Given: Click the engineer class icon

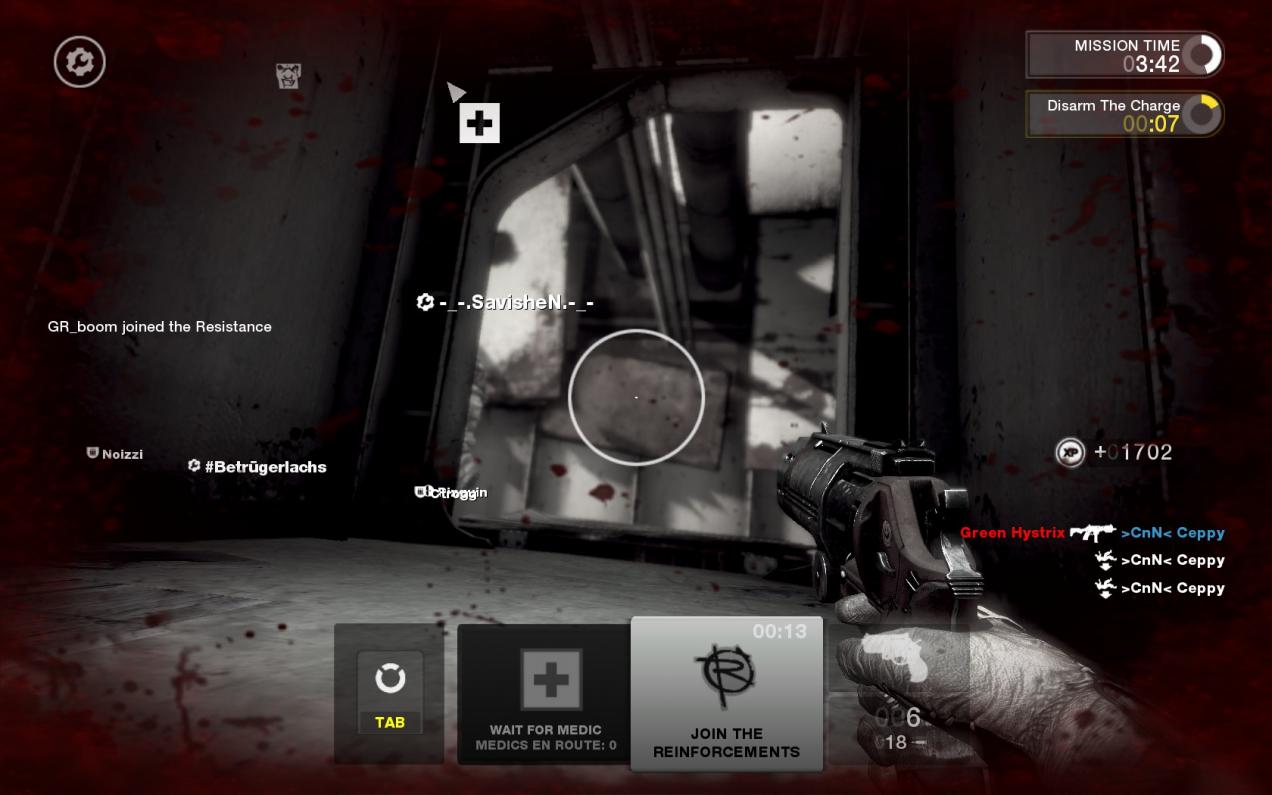Looking at the screenshot, I should click(x=80, y=62).
